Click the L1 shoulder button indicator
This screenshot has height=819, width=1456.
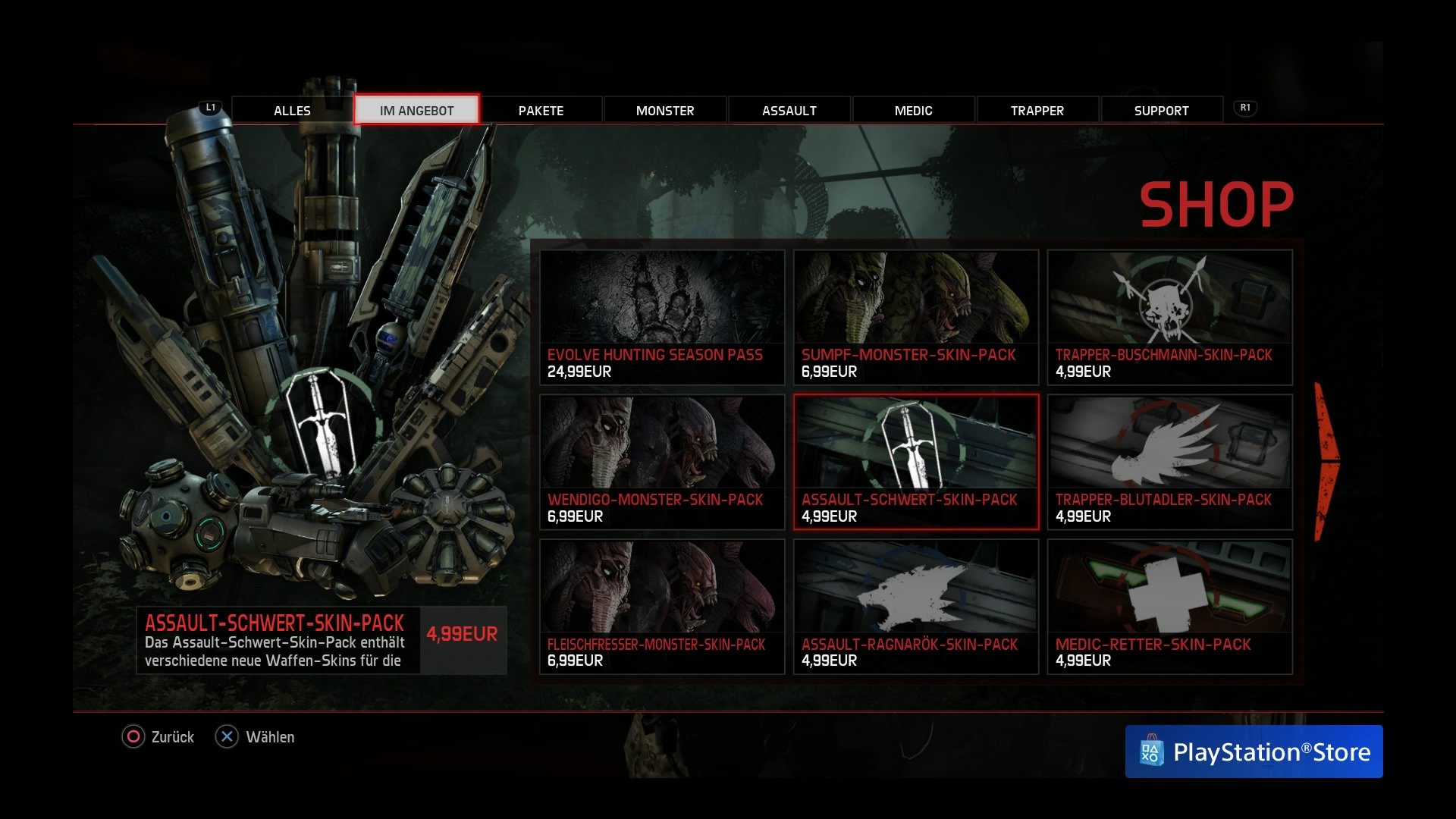(x=210, y=108)
